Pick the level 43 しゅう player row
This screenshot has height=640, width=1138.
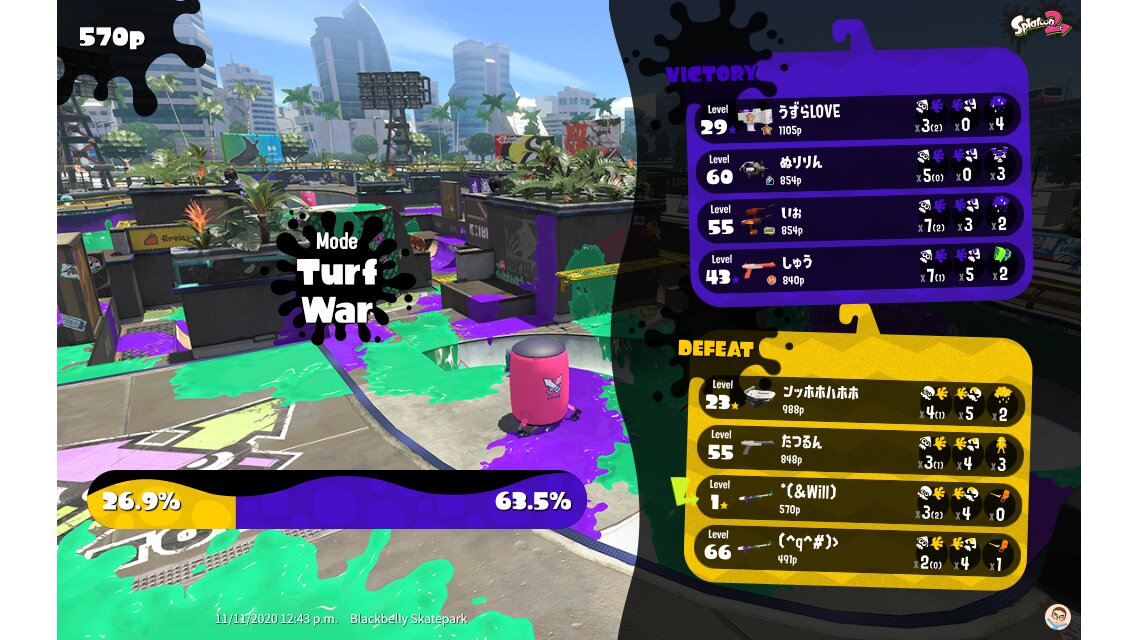click(857, 268)
